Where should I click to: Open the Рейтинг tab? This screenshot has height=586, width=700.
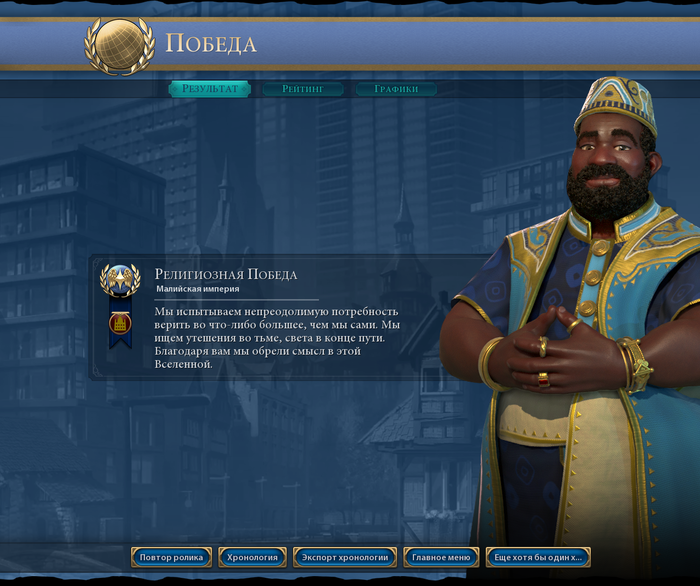click(302, 89)
